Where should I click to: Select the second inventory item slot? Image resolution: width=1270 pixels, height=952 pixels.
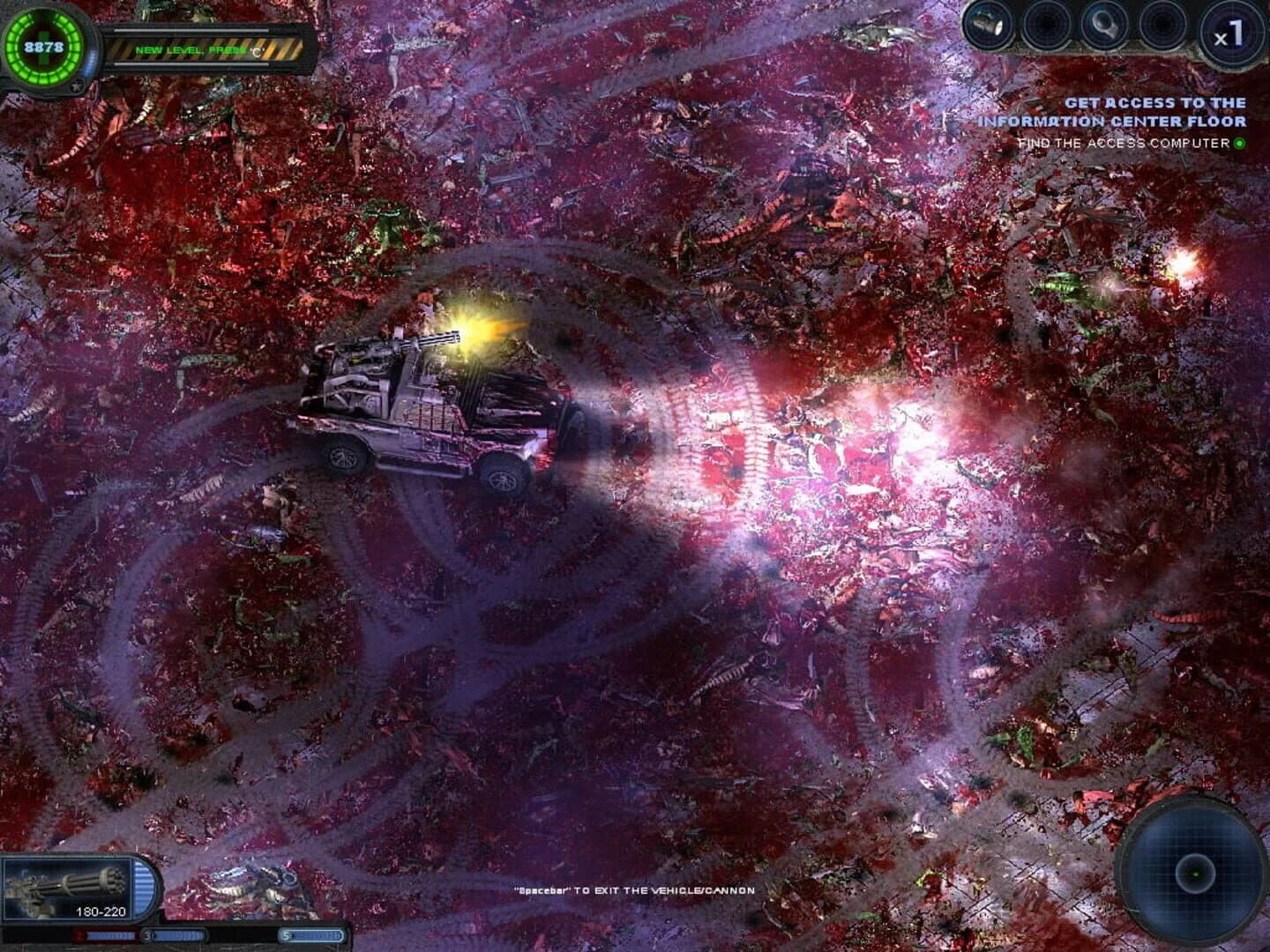pyautogui.click(x=1048, y=24)
